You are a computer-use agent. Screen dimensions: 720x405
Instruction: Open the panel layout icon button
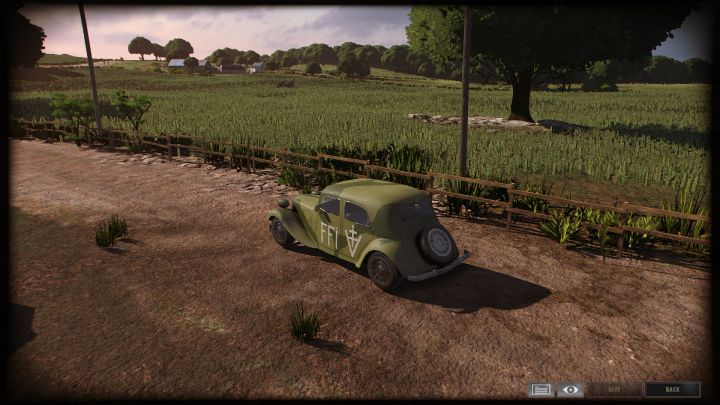[541, 390]
